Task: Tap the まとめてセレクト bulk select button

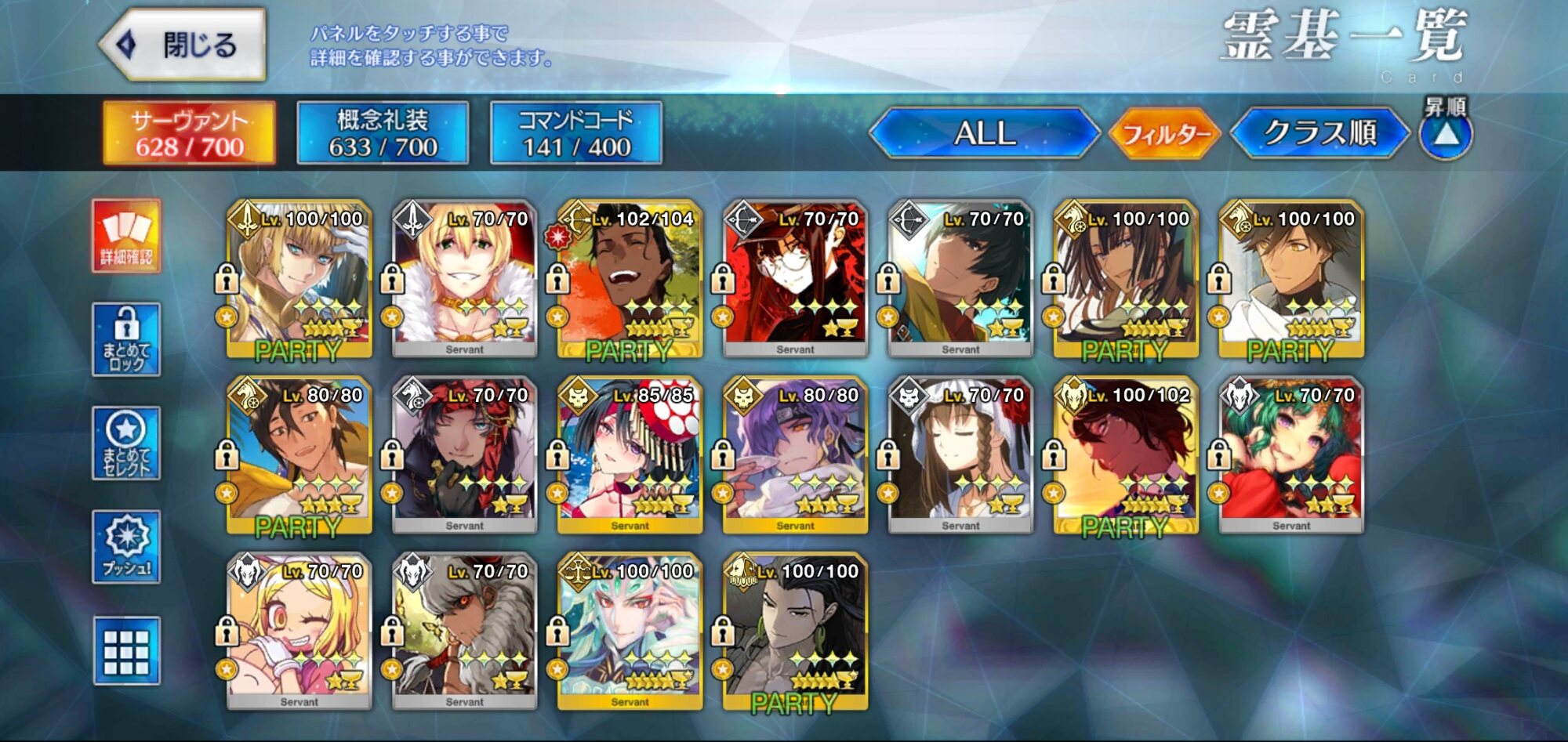Action: click(x=126, y=443)
